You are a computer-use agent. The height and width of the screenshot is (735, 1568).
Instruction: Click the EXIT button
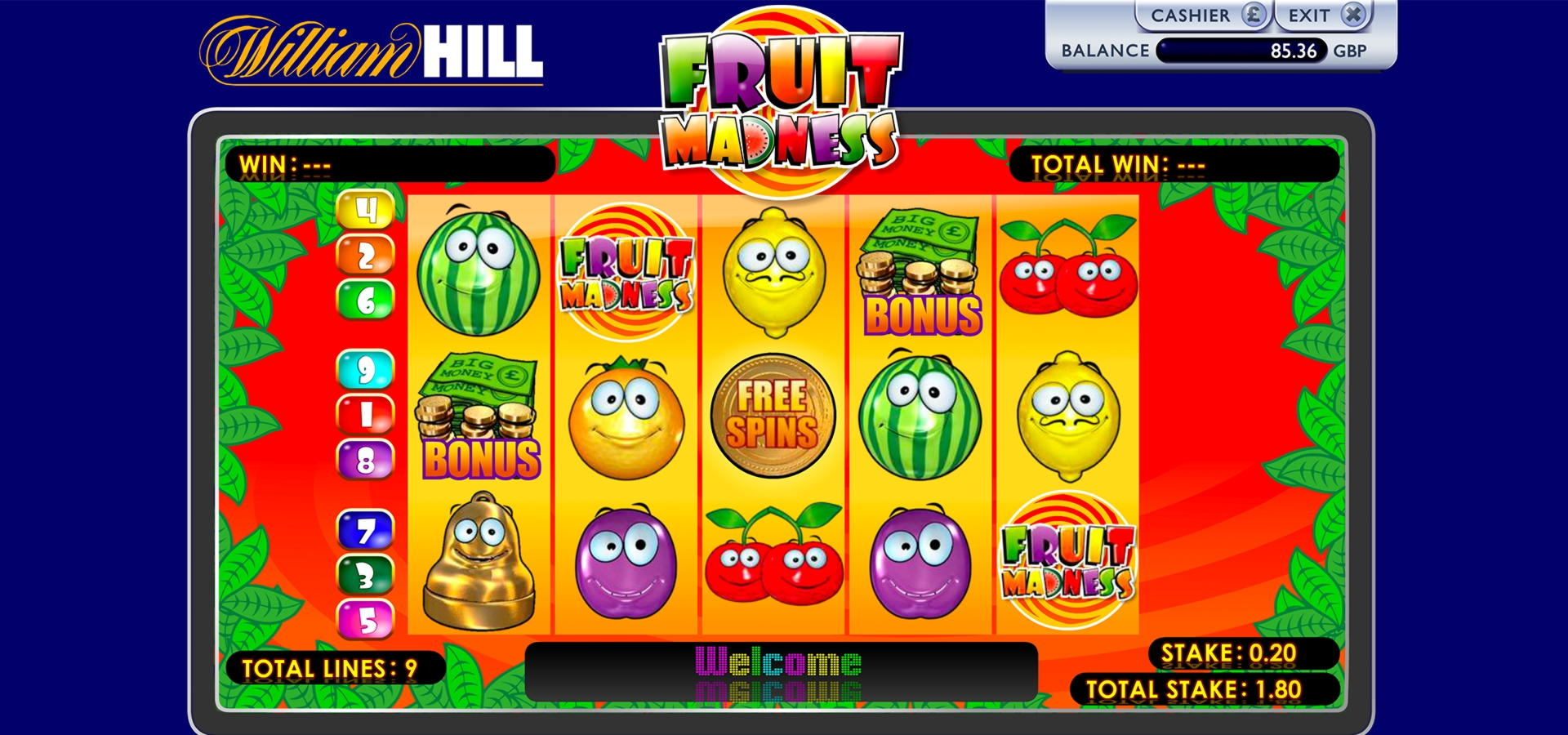coord(1307,16)
